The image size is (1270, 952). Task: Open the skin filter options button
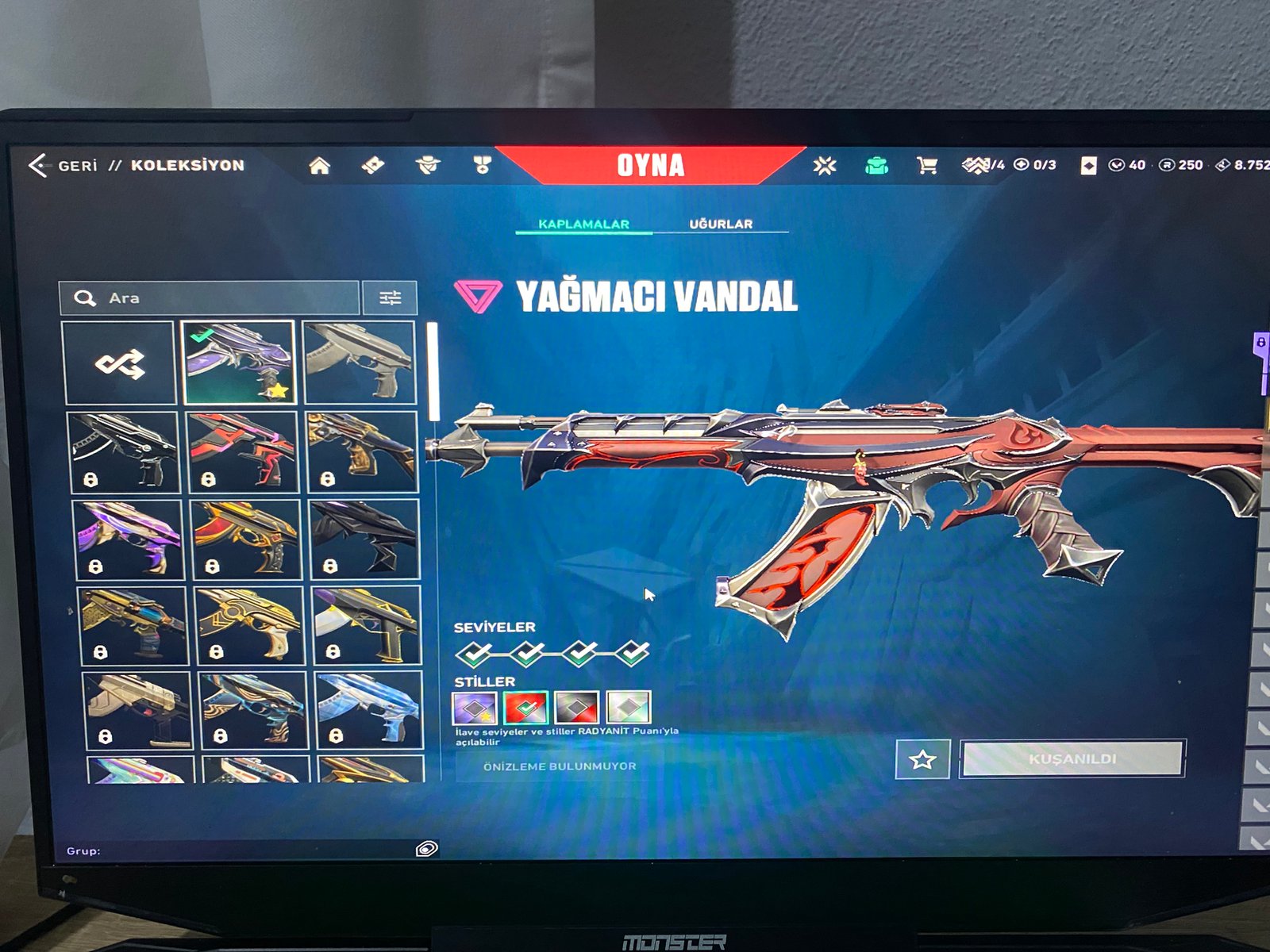390,298
